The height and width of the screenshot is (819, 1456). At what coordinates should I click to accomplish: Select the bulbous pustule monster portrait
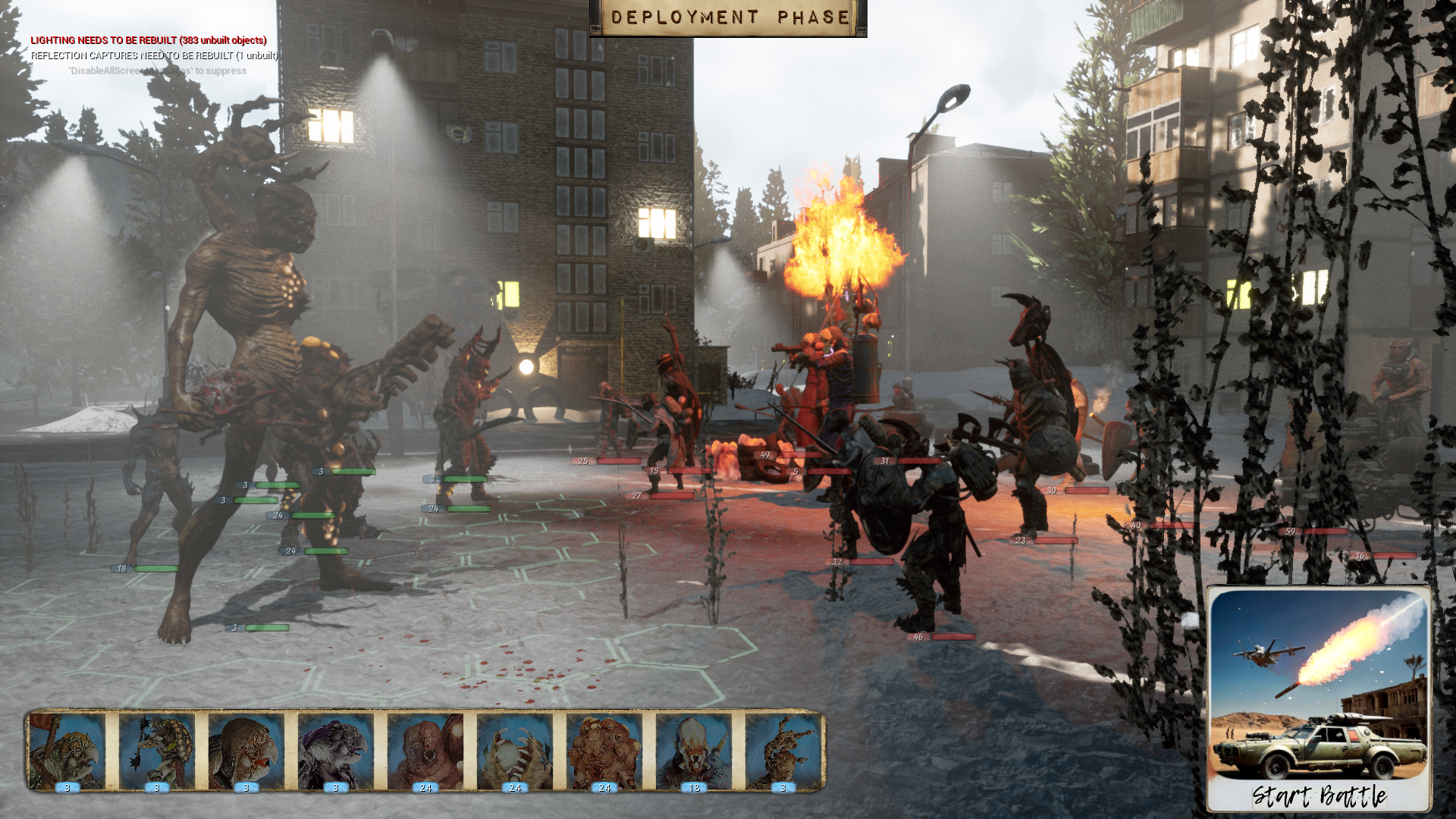pyautogui.click(x=604, y=752)
